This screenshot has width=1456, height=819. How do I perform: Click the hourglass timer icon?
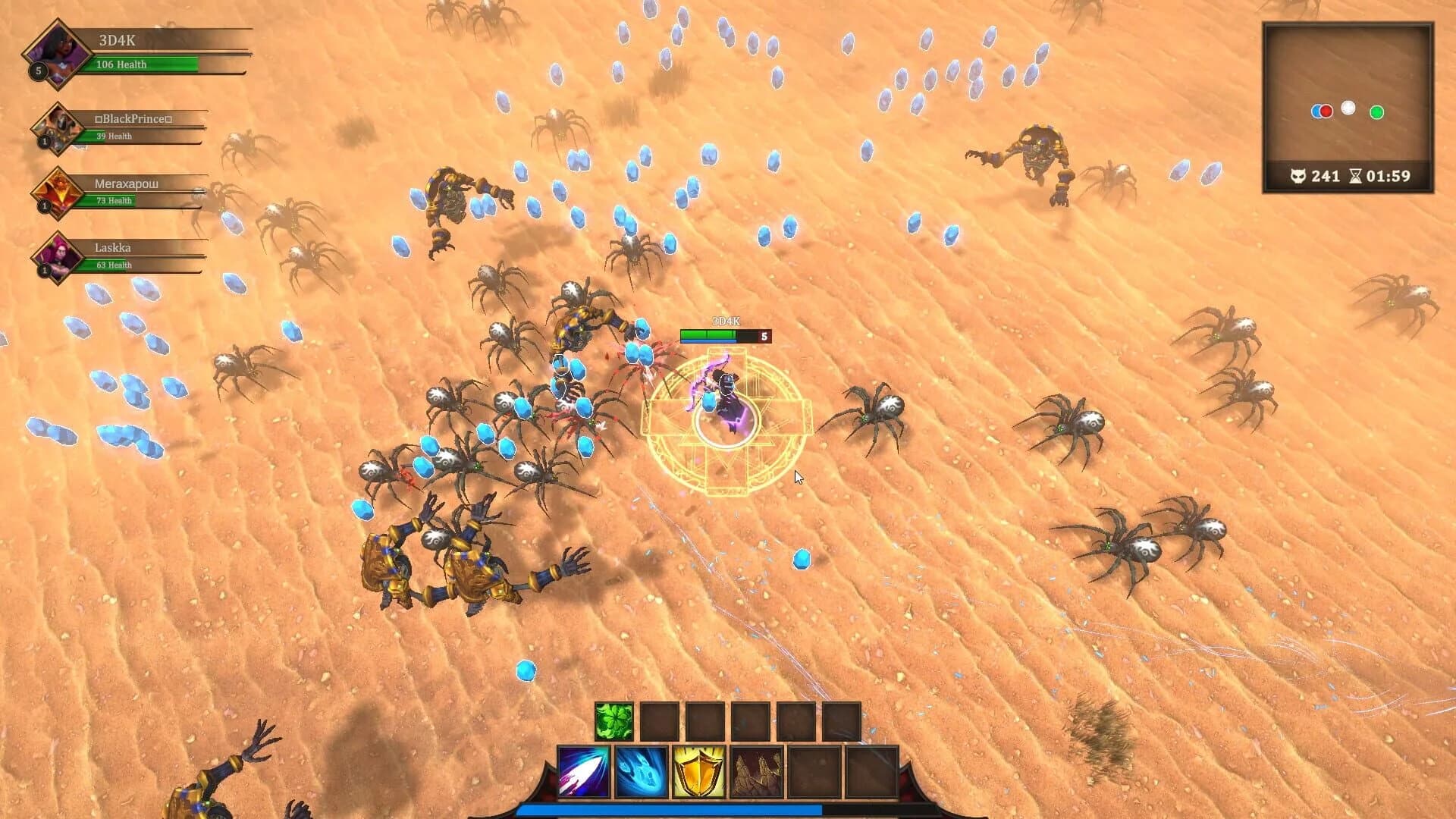[1357, 177]
